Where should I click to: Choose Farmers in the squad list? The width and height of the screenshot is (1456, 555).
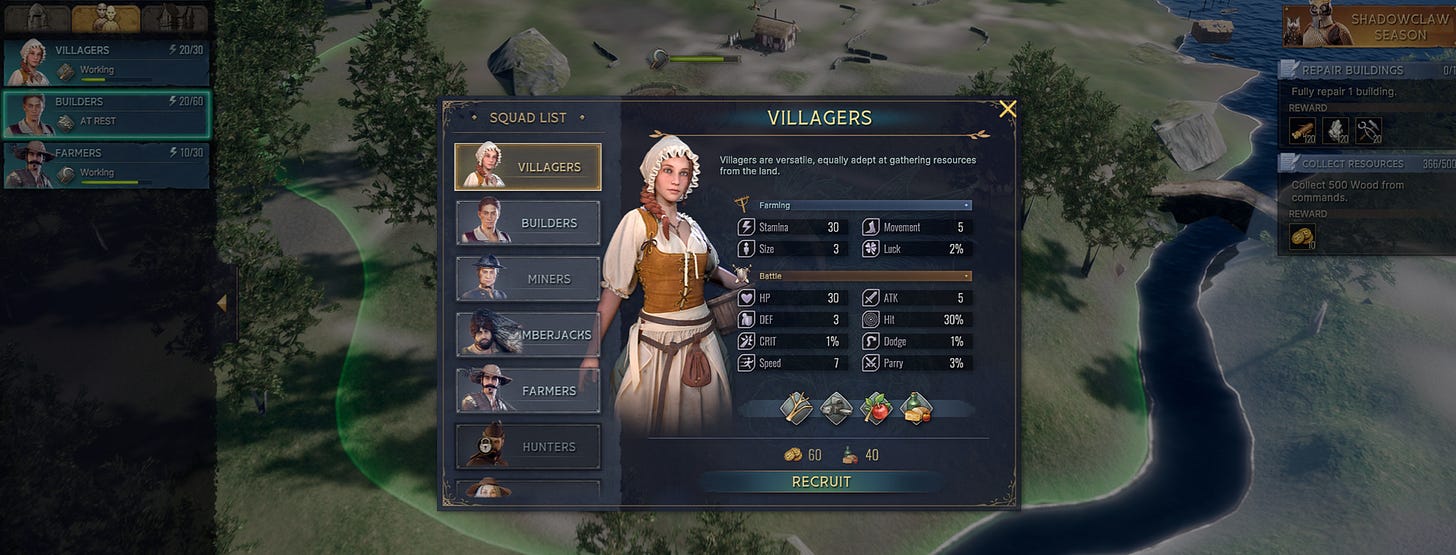[528, 391]
